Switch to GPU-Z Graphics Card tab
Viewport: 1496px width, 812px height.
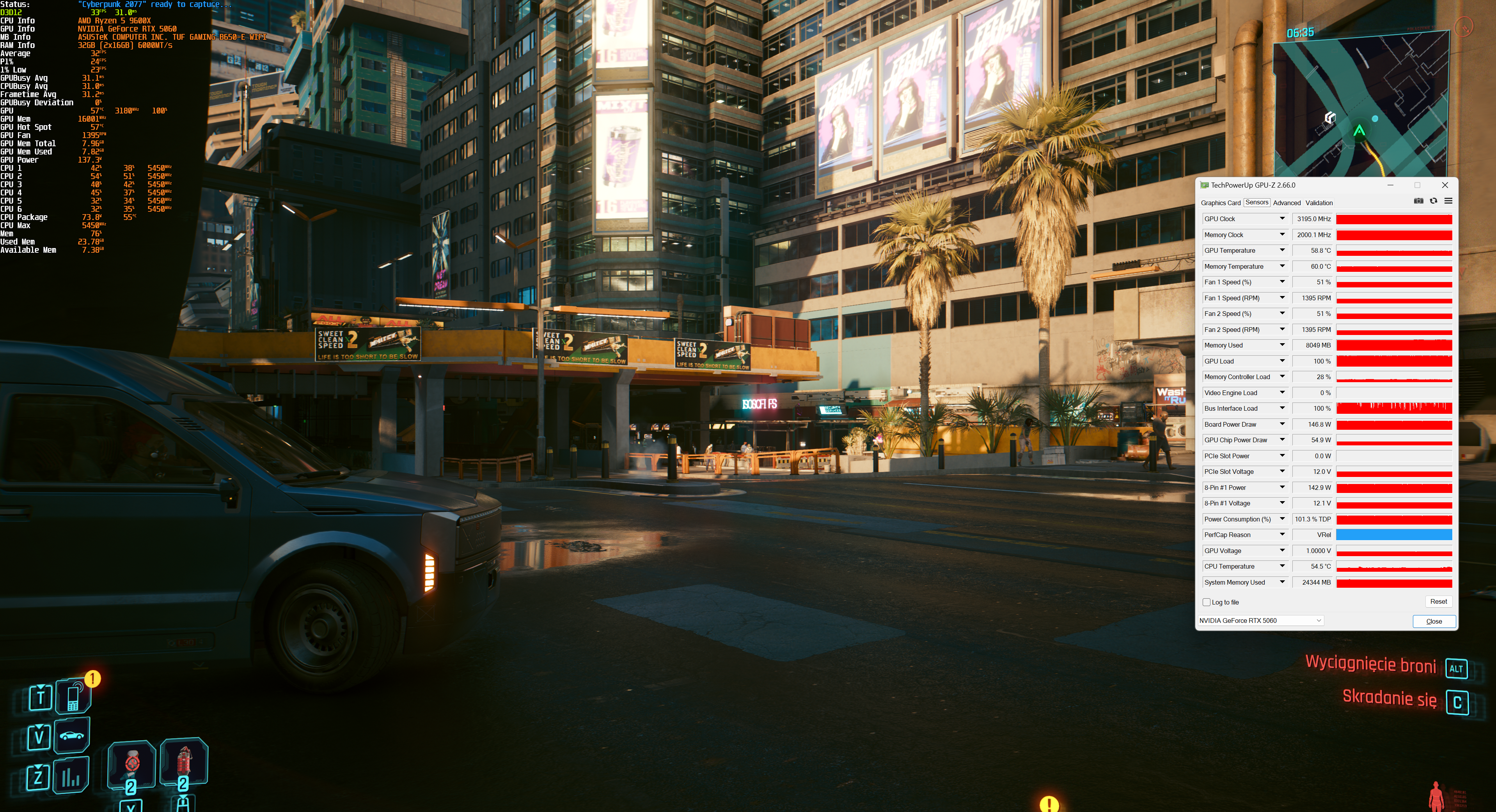click(1220, 203)
